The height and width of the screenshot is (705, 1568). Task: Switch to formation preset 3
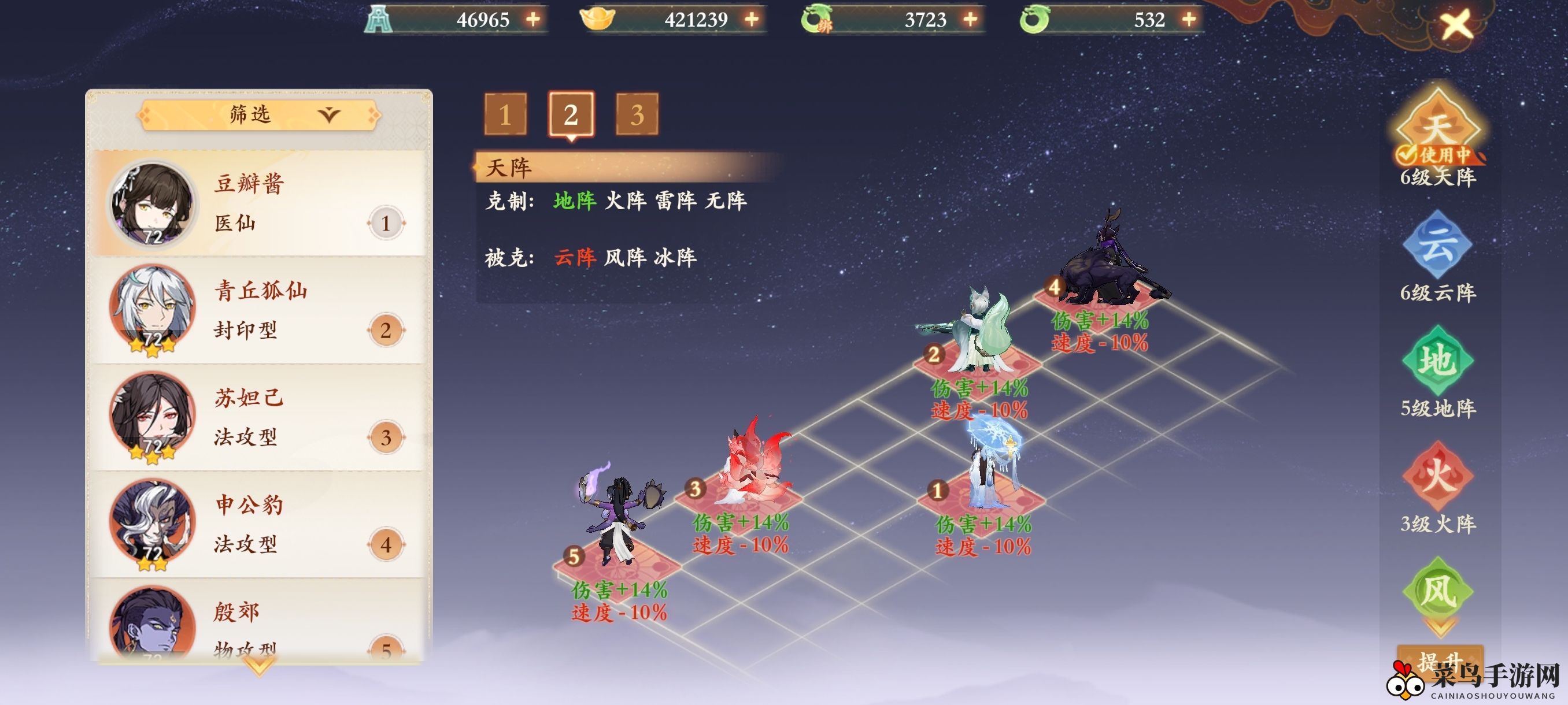click(x=637, y=114)
